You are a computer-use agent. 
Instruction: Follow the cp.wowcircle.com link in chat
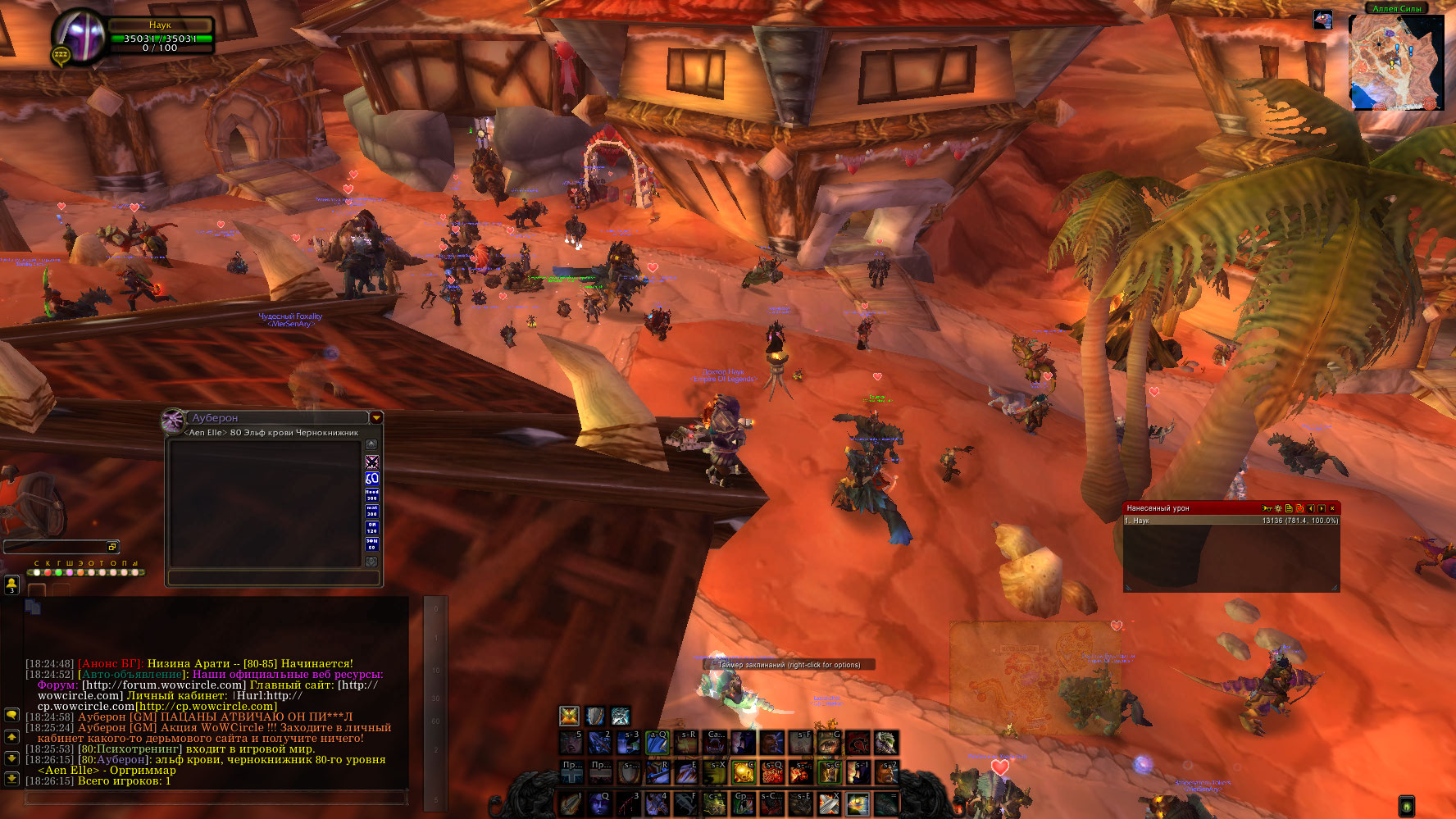(x=206, y=707)
